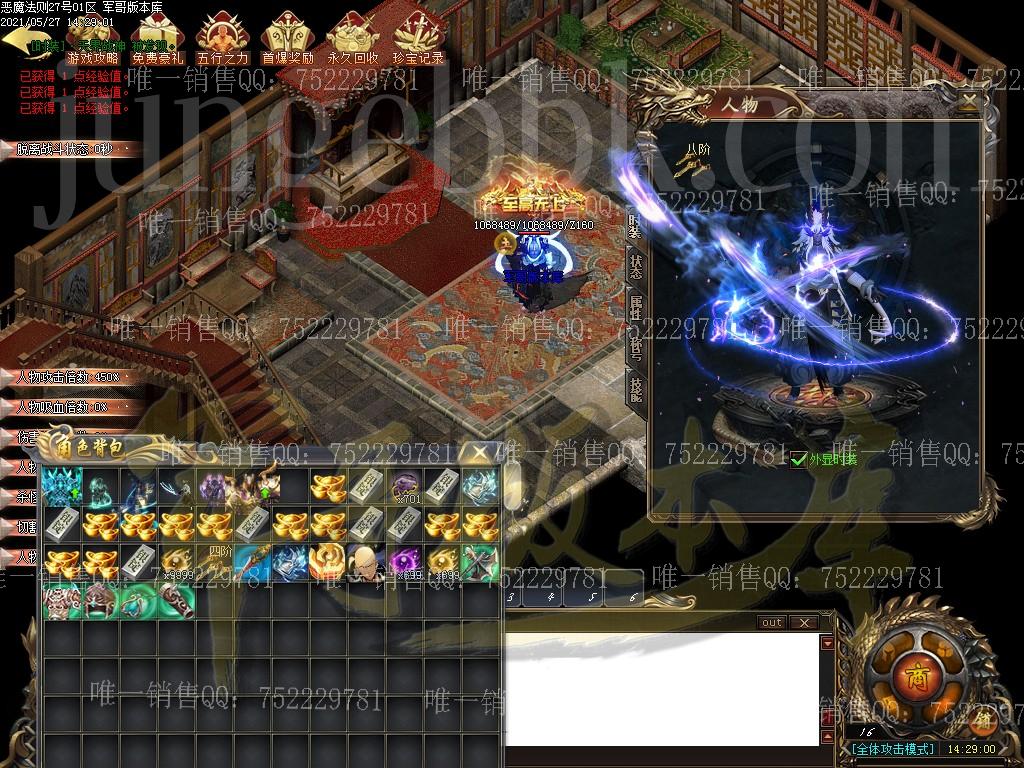
Task: Toggle the 外显时装 checkbox
Action: [x=798, y=459]
